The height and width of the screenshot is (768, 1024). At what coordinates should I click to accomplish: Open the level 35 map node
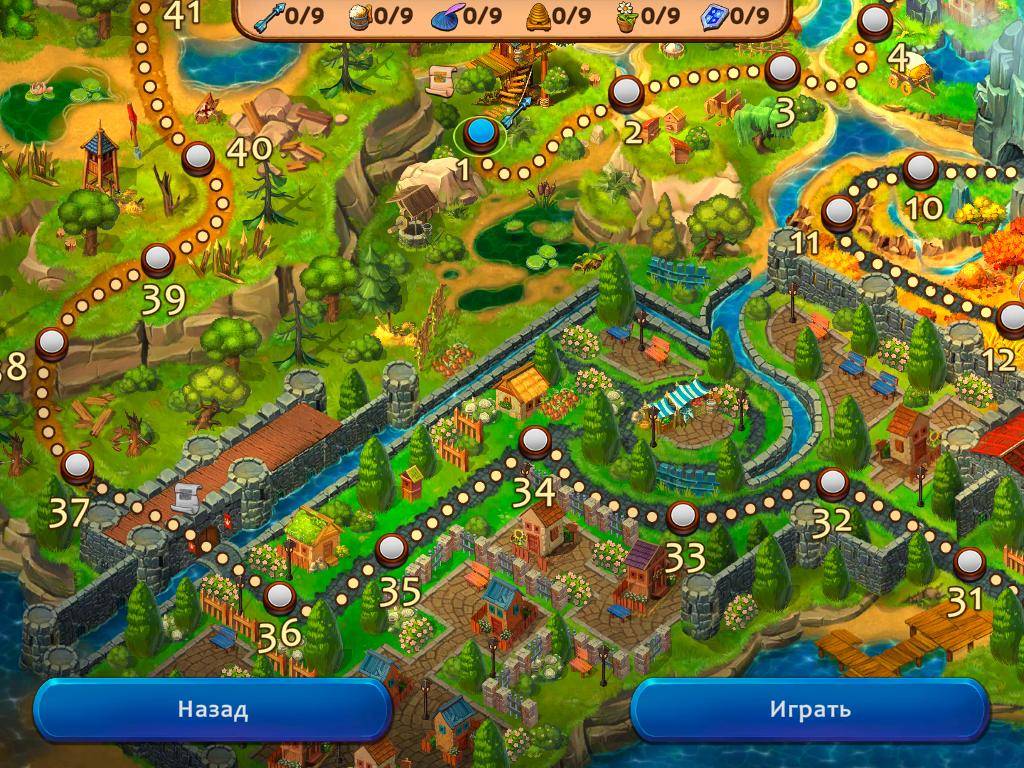(x=391, y=549)
